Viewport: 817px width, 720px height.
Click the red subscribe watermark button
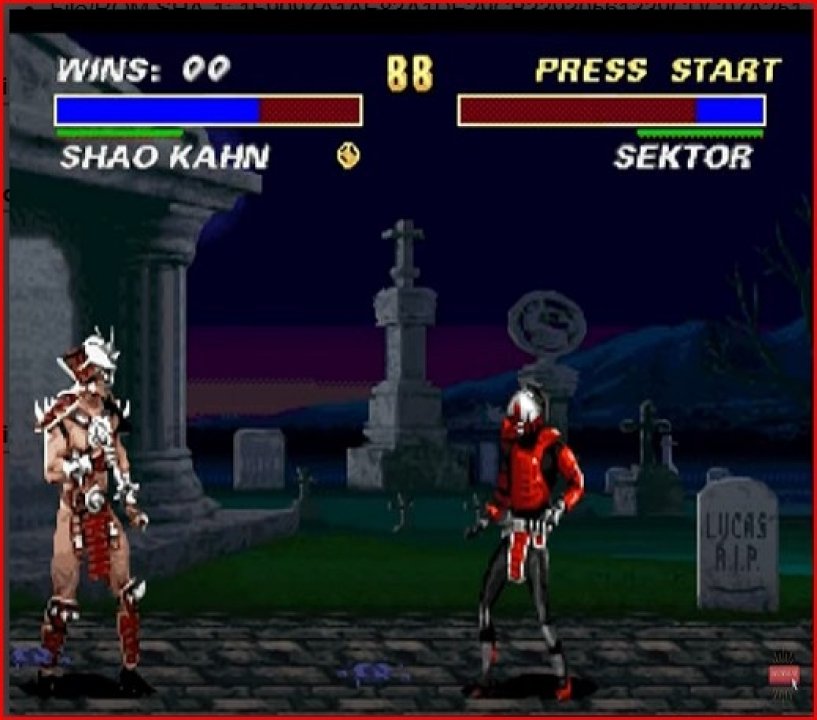tap(782, 675)
